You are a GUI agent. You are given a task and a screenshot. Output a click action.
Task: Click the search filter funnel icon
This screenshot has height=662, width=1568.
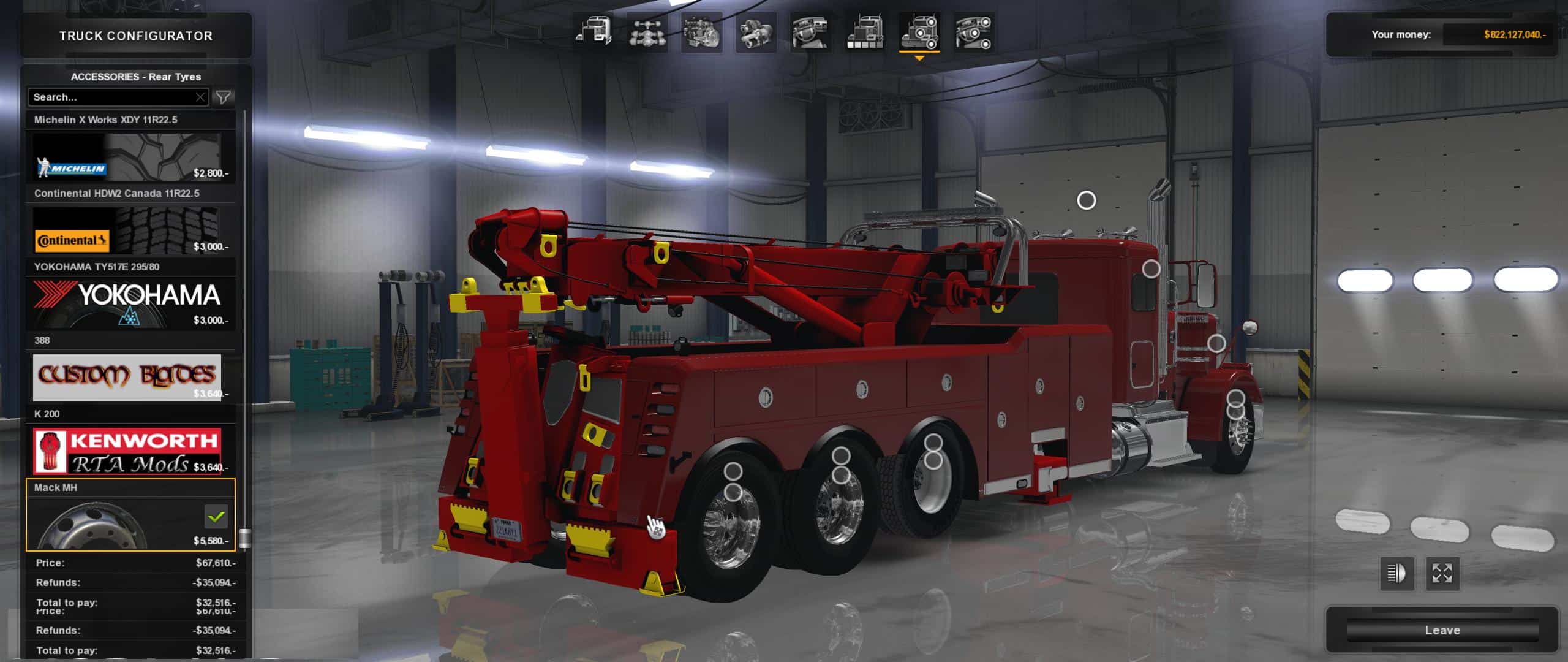tap(225, 97)
